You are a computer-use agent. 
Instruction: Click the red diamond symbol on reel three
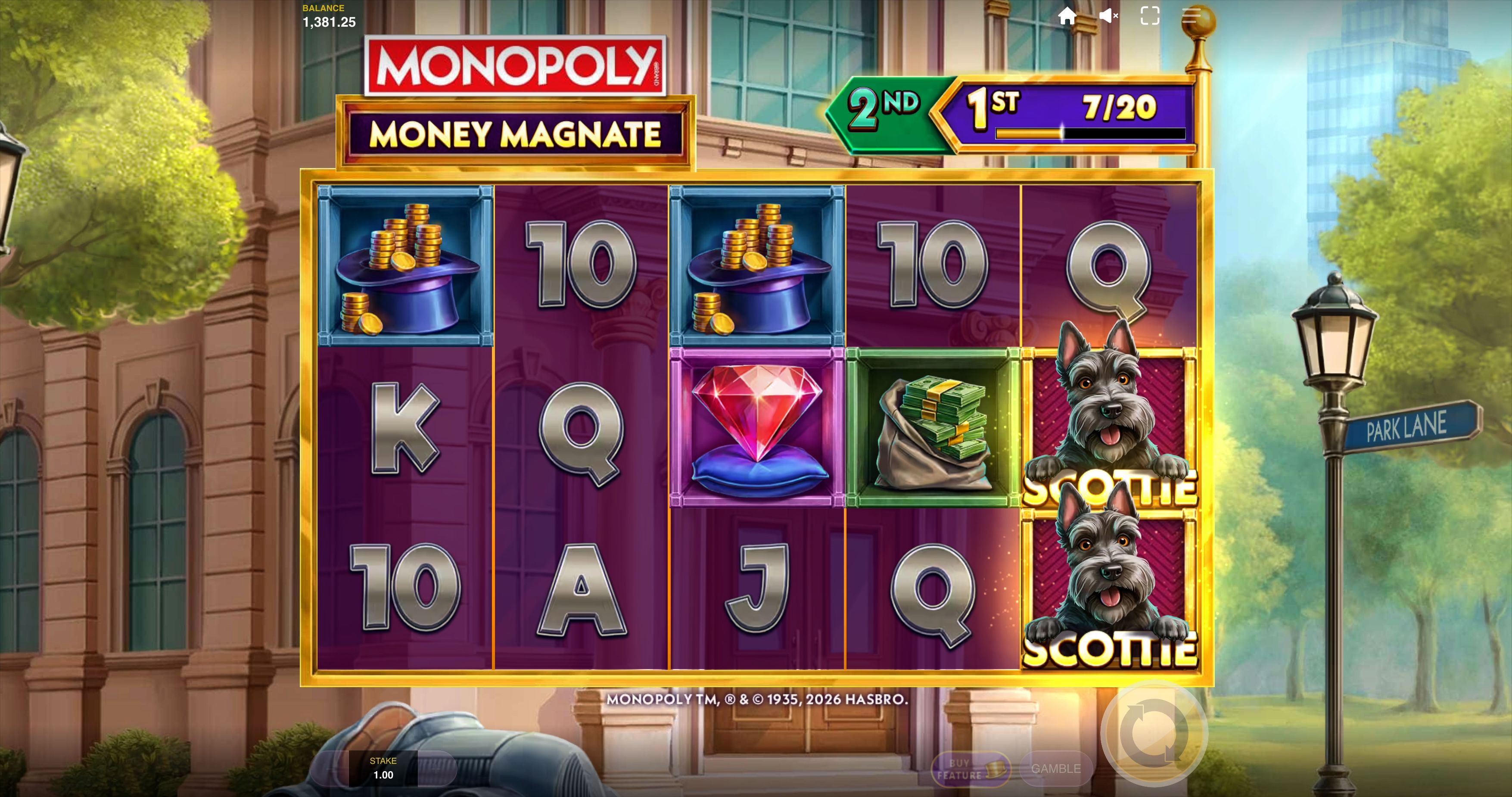click(757, 424)
